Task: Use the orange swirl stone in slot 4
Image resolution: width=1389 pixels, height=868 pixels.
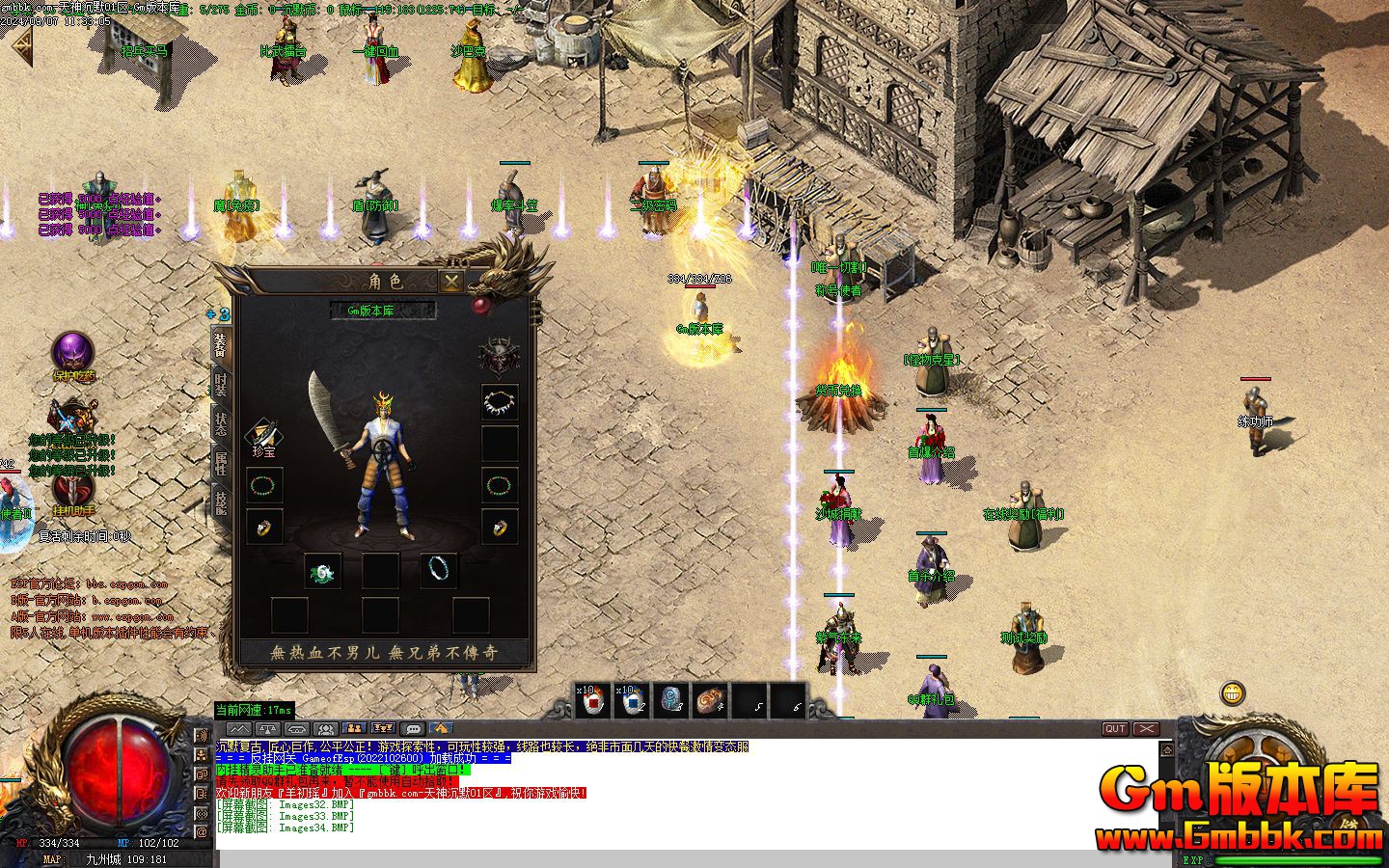Action: [711, 701]
